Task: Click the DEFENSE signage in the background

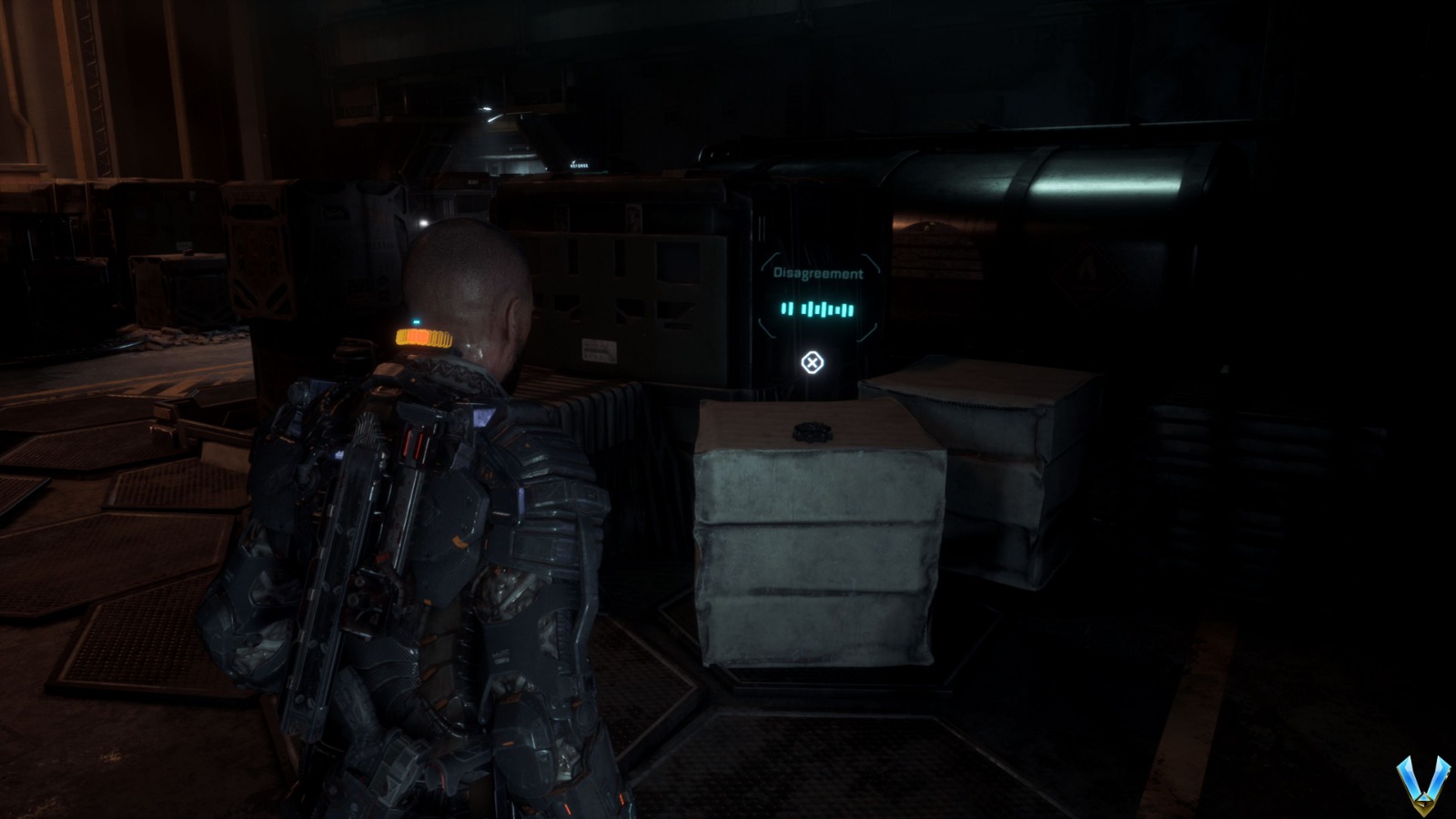Action: pos(579,166)
